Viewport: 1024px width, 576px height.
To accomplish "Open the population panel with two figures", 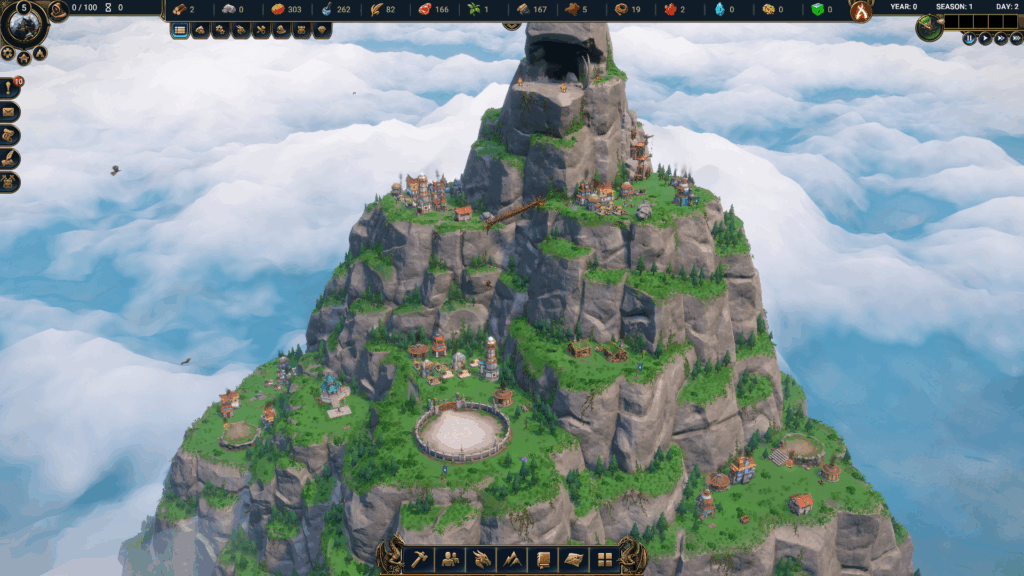I will 452,559.
